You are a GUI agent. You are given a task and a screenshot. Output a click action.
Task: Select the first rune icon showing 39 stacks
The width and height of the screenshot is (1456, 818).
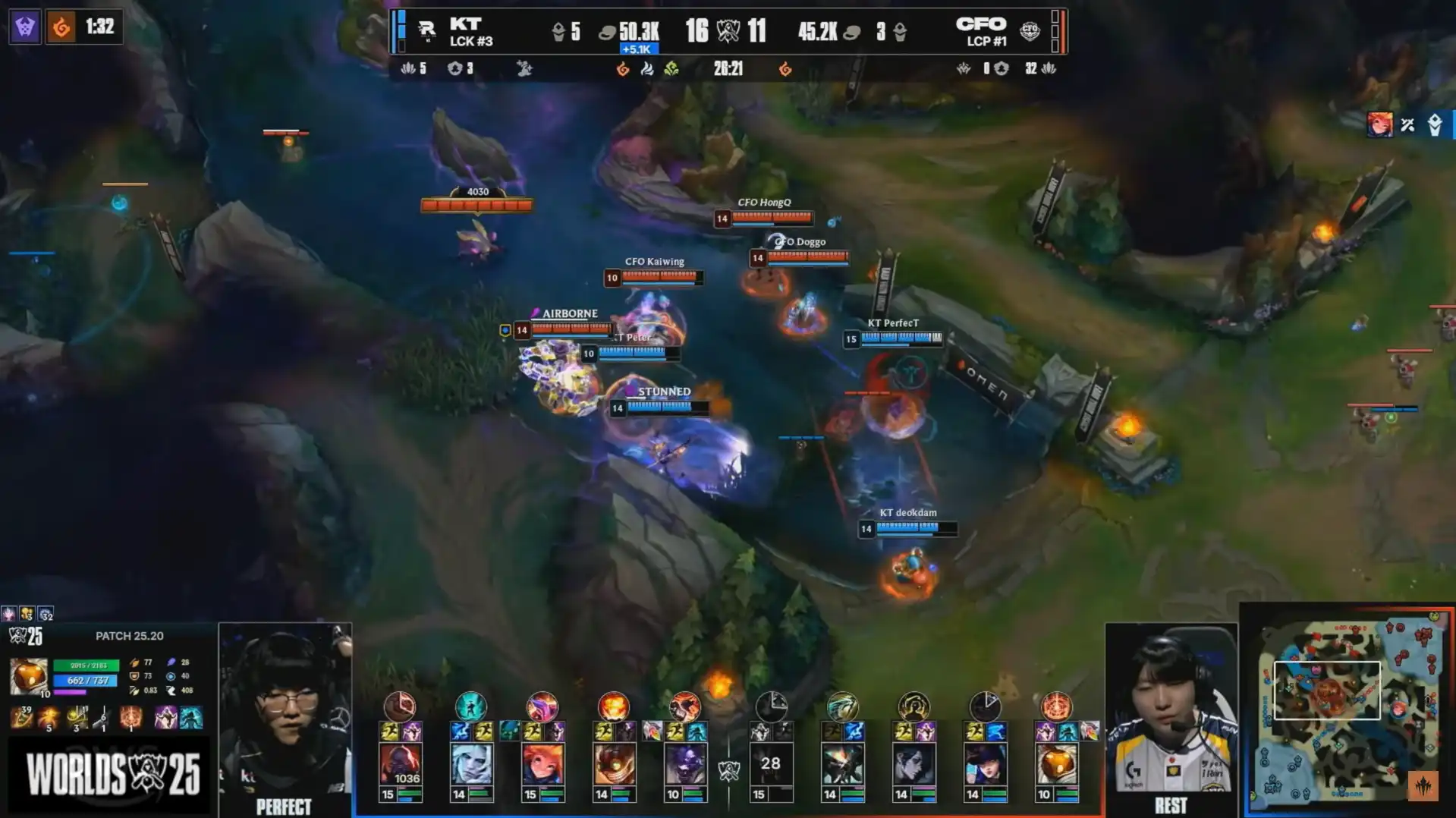[21, 717]
